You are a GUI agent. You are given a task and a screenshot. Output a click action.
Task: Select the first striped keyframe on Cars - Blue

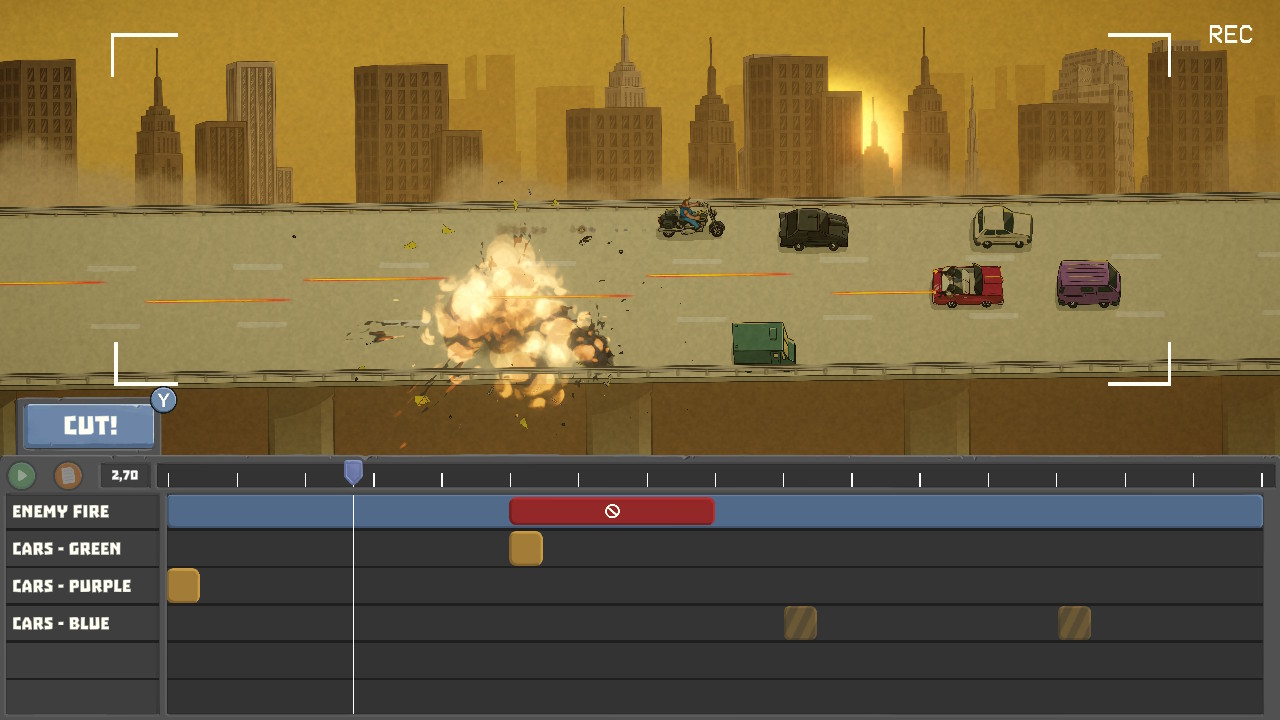[801, 622]
